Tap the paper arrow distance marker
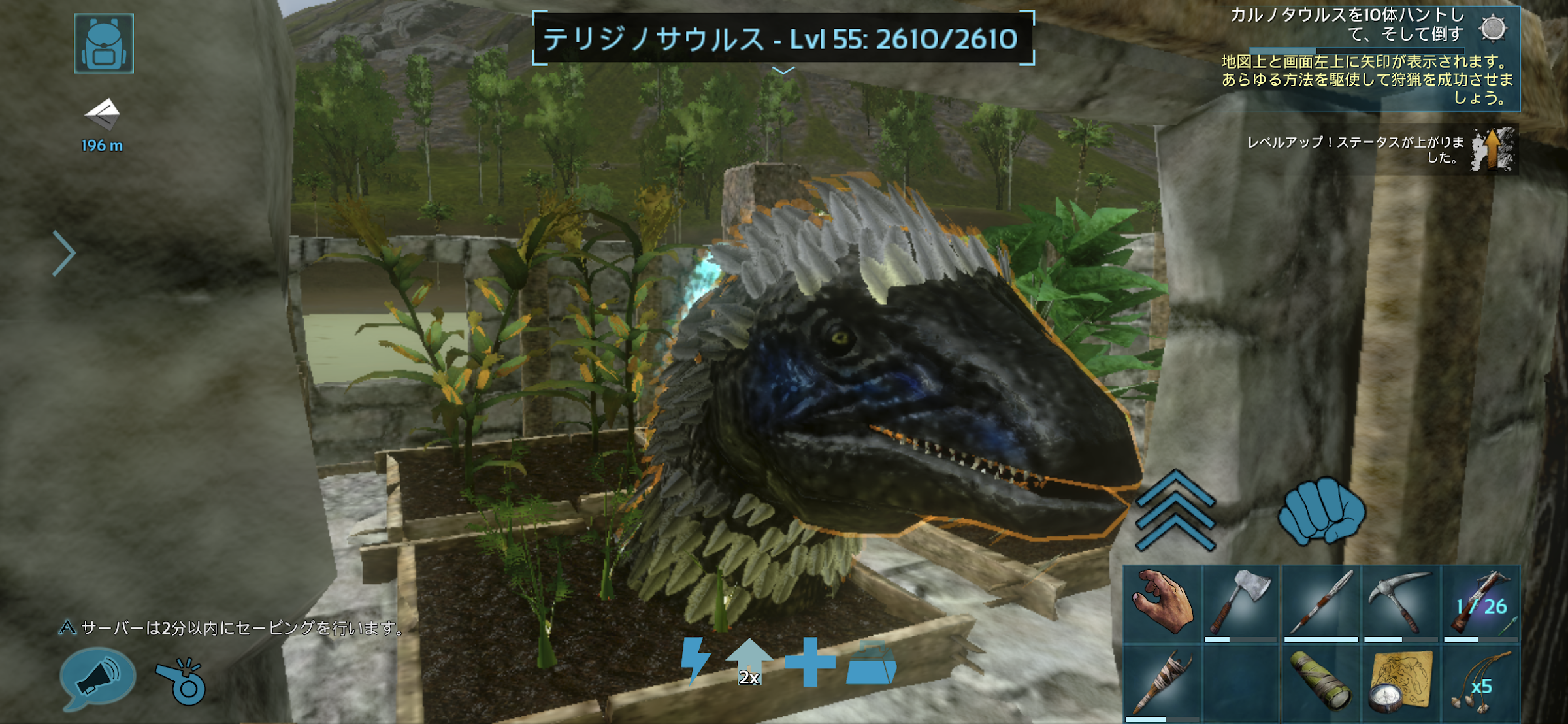 click(x=103, y=115)
